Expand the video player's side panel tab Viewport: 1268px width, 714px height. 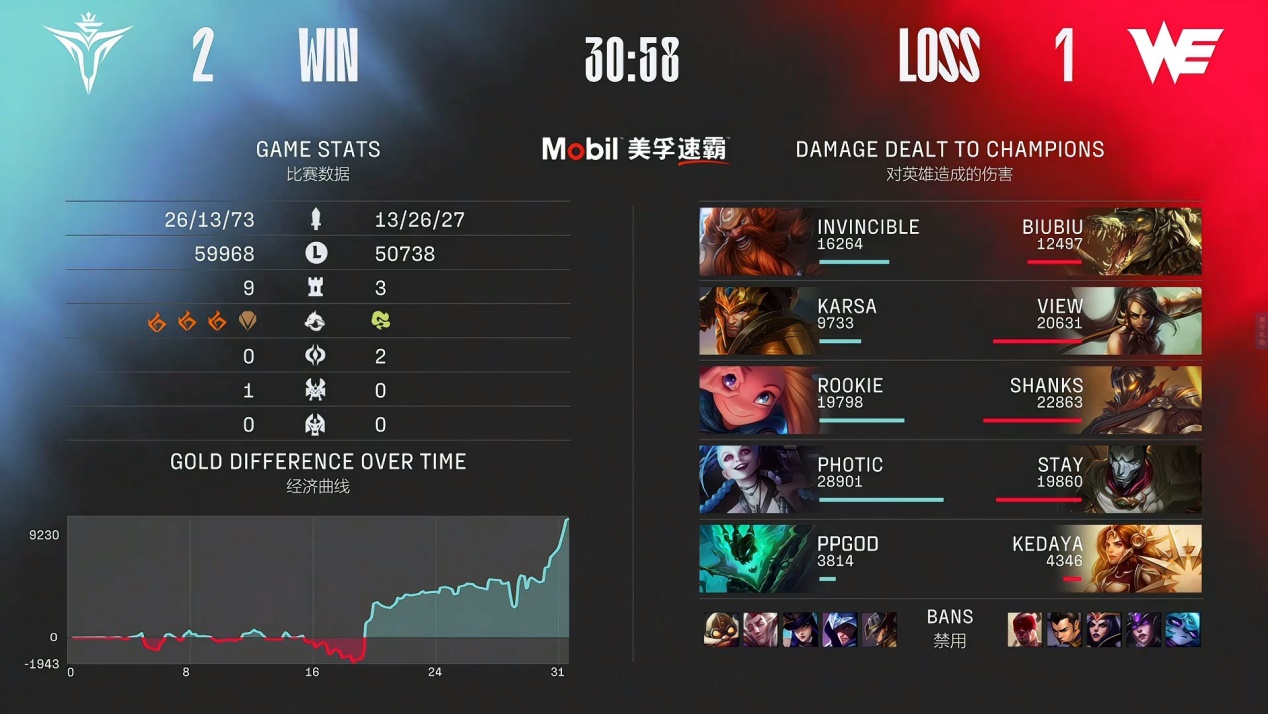click(1261, 332)
